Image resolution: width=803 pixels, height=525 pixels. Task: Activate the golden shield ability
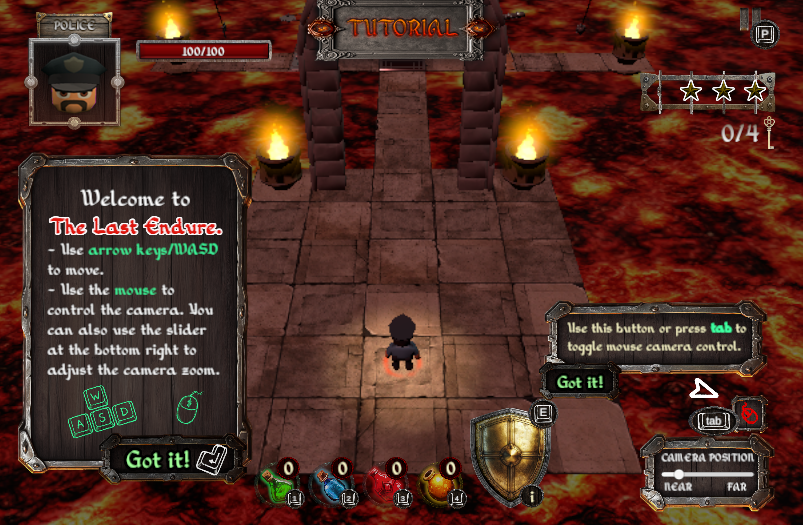pos(507,453)
